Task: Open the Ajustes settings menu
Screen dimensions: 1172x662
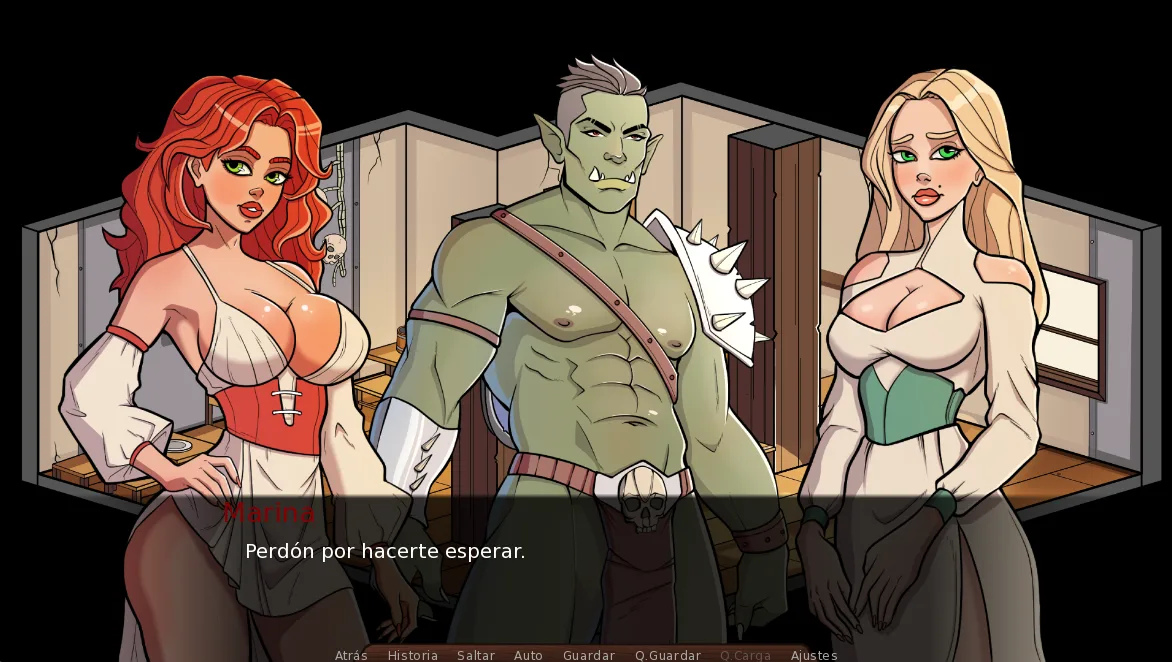Action: (x=814, y=655)
